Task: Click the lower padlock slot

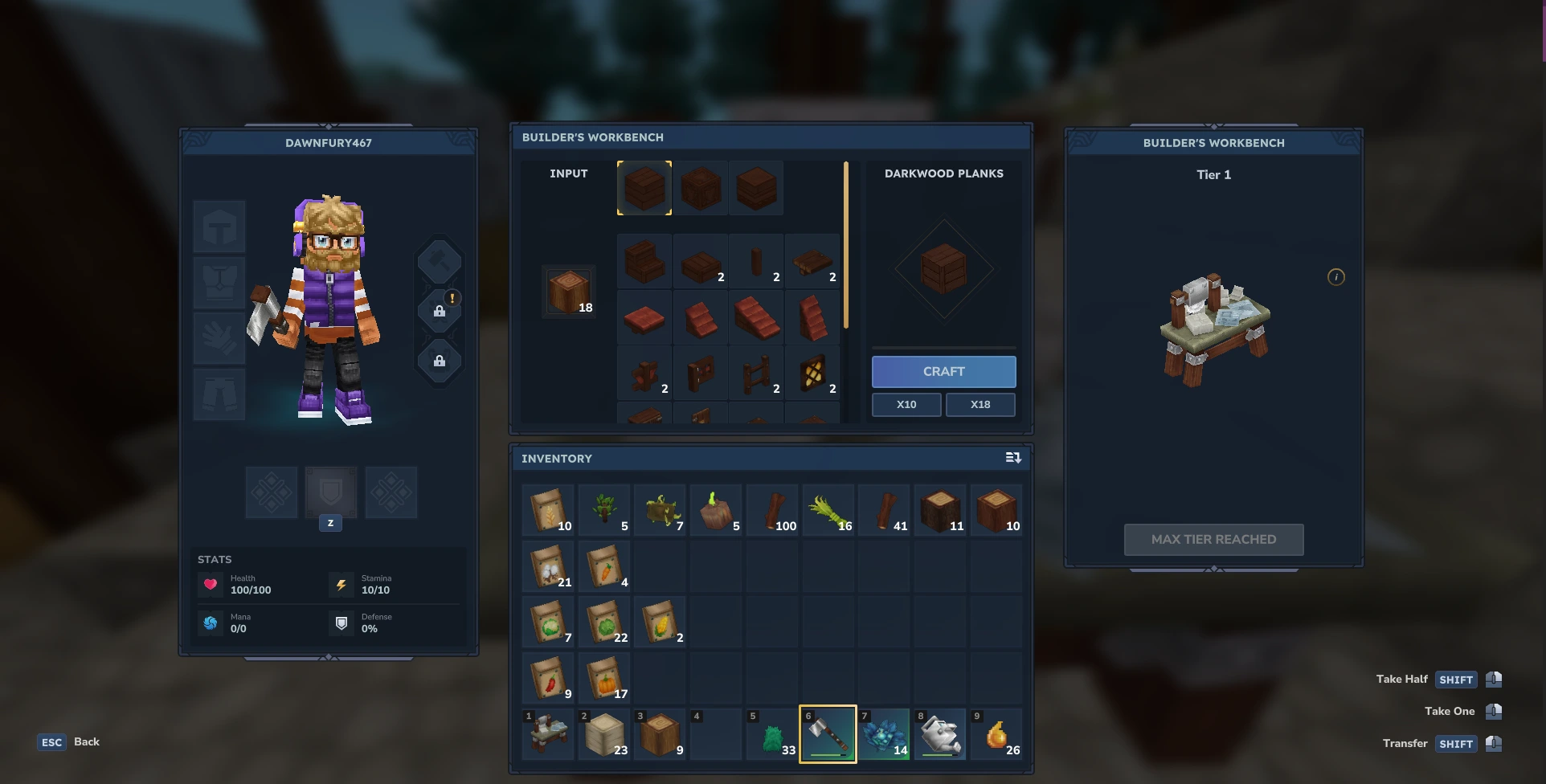Action: coord(440,361)
